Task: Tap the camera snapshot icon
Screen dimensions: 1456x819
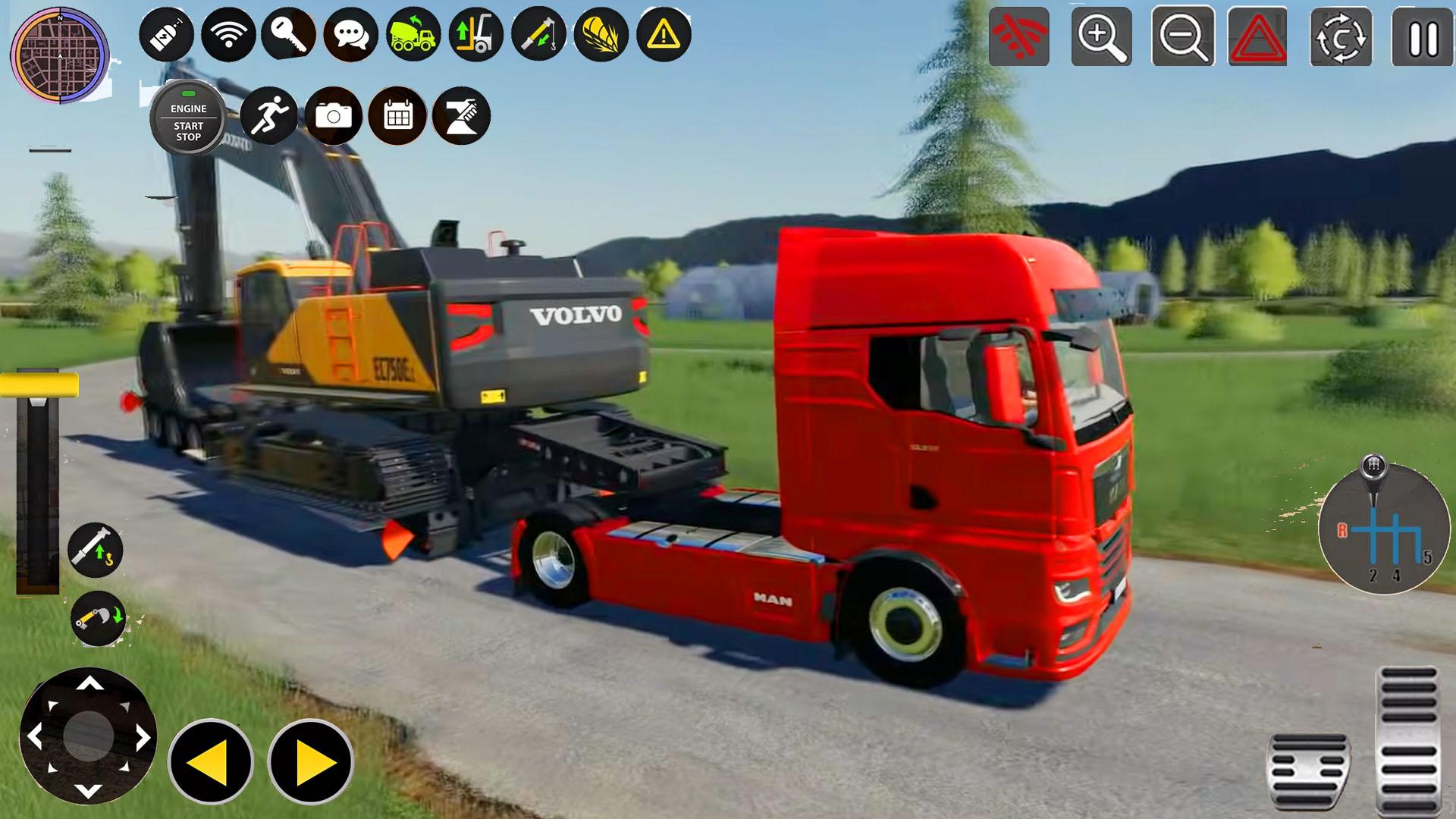Action: (x=334, y=114)
